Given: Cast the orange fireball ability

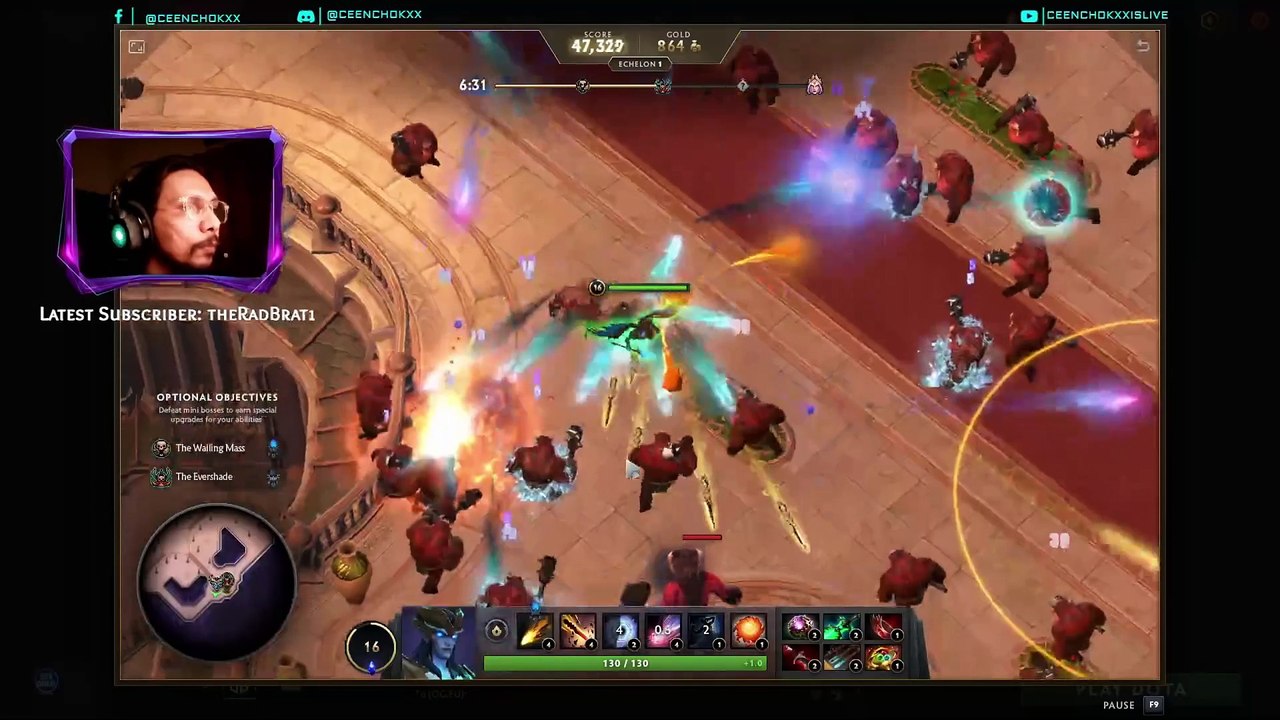Looking at the screenshot, I should coord(747,631).
